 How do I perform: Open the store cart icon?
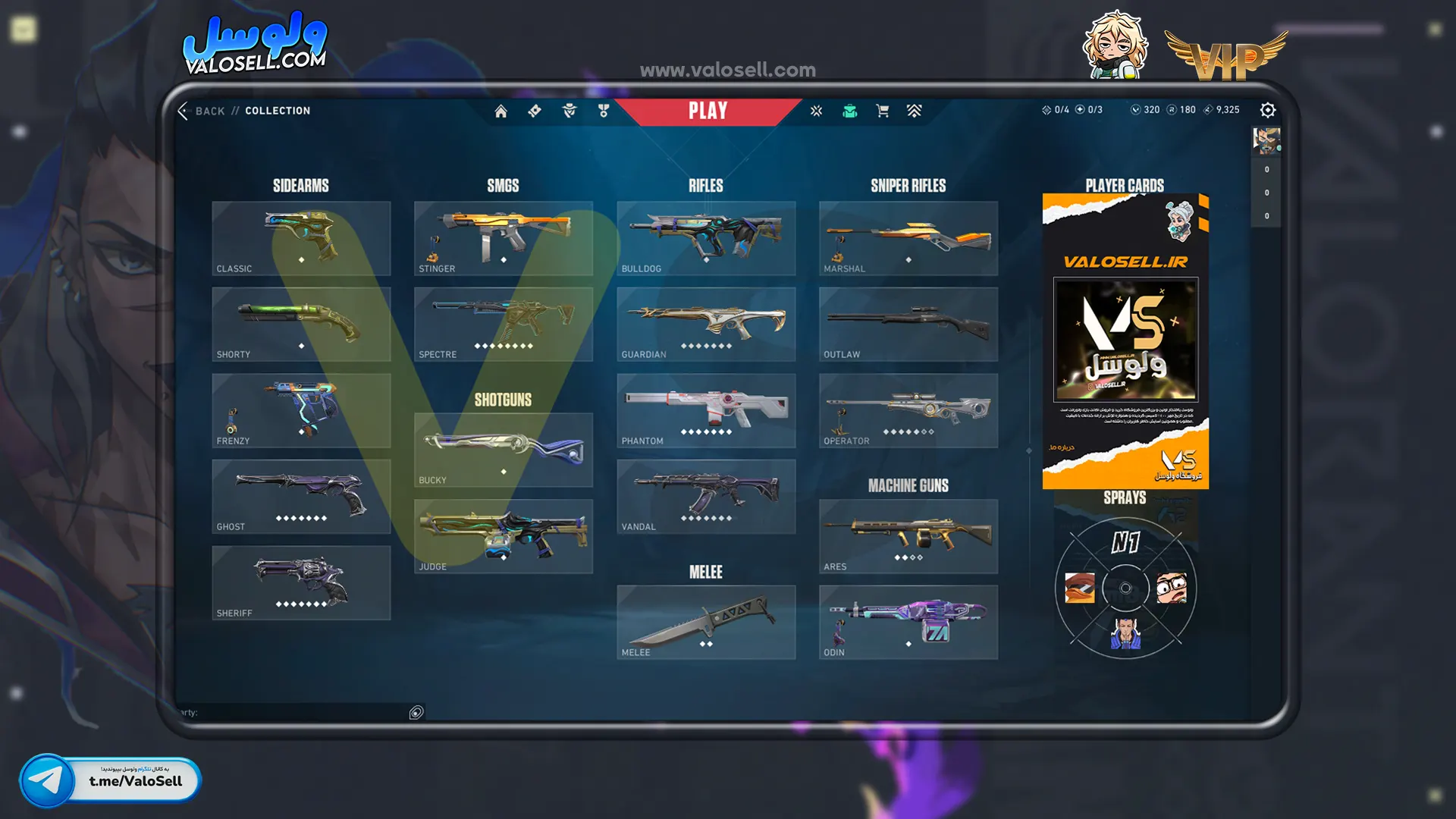(882, 111)
